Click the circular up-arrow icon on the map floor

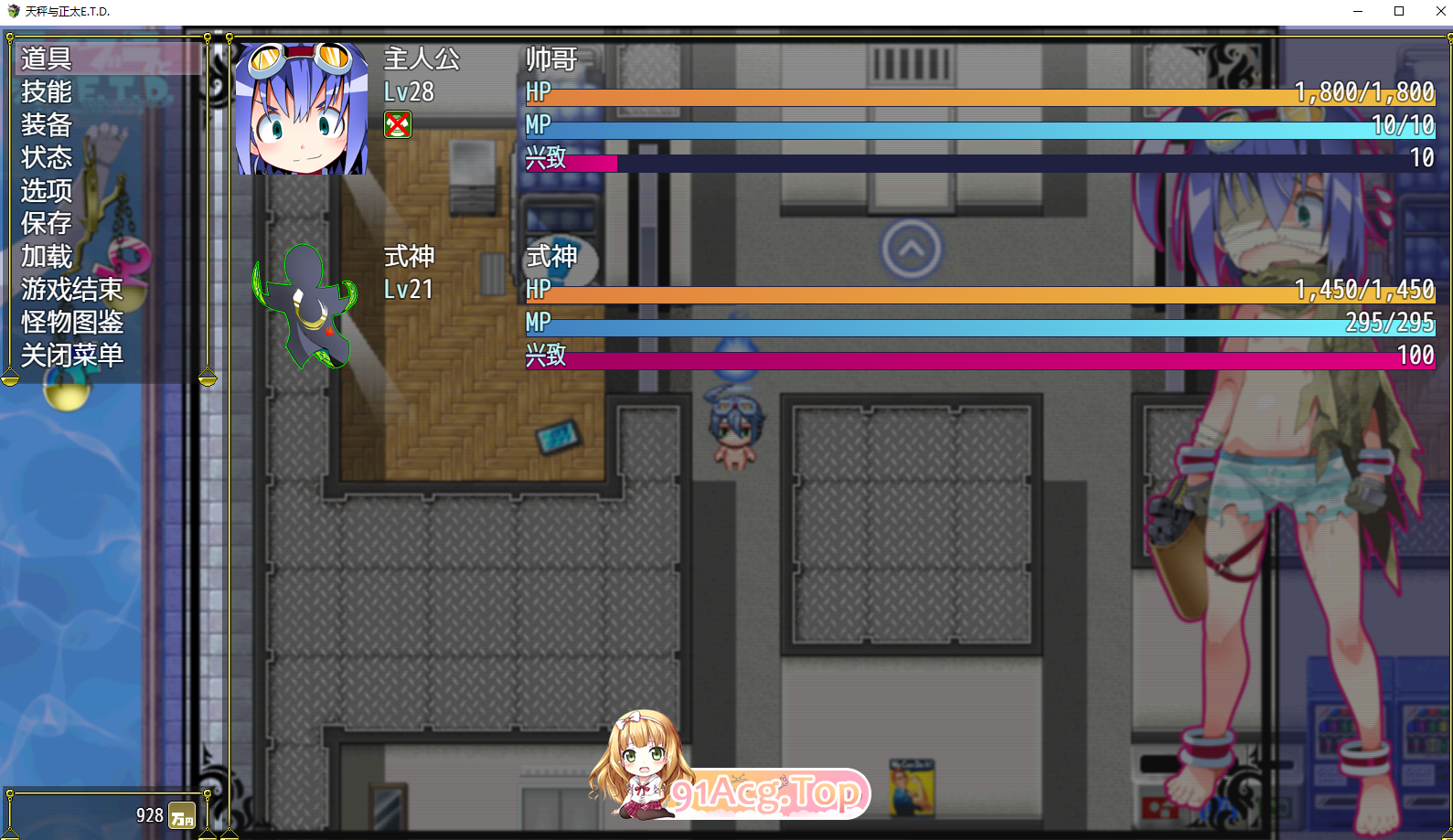[910, 249]
